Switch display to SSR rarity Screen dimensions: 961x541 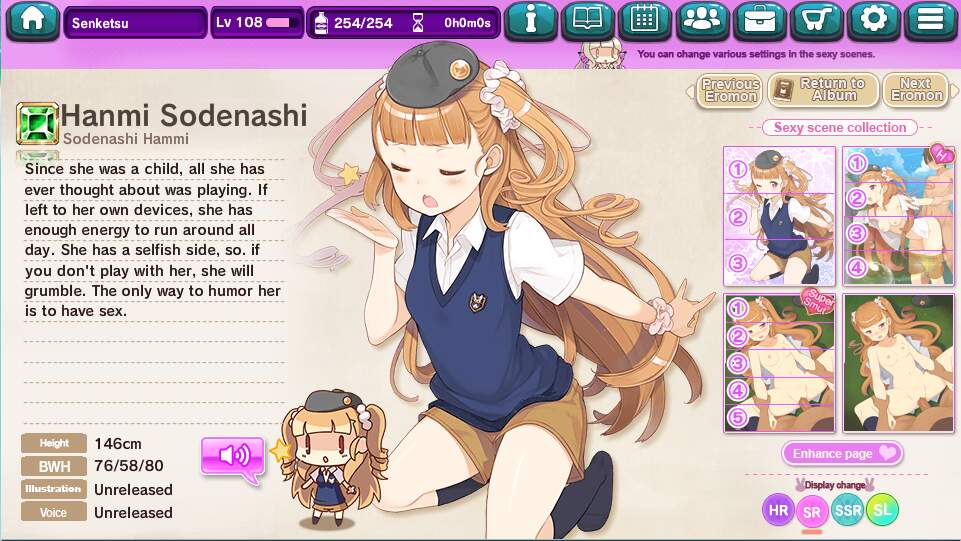[847, 510]
